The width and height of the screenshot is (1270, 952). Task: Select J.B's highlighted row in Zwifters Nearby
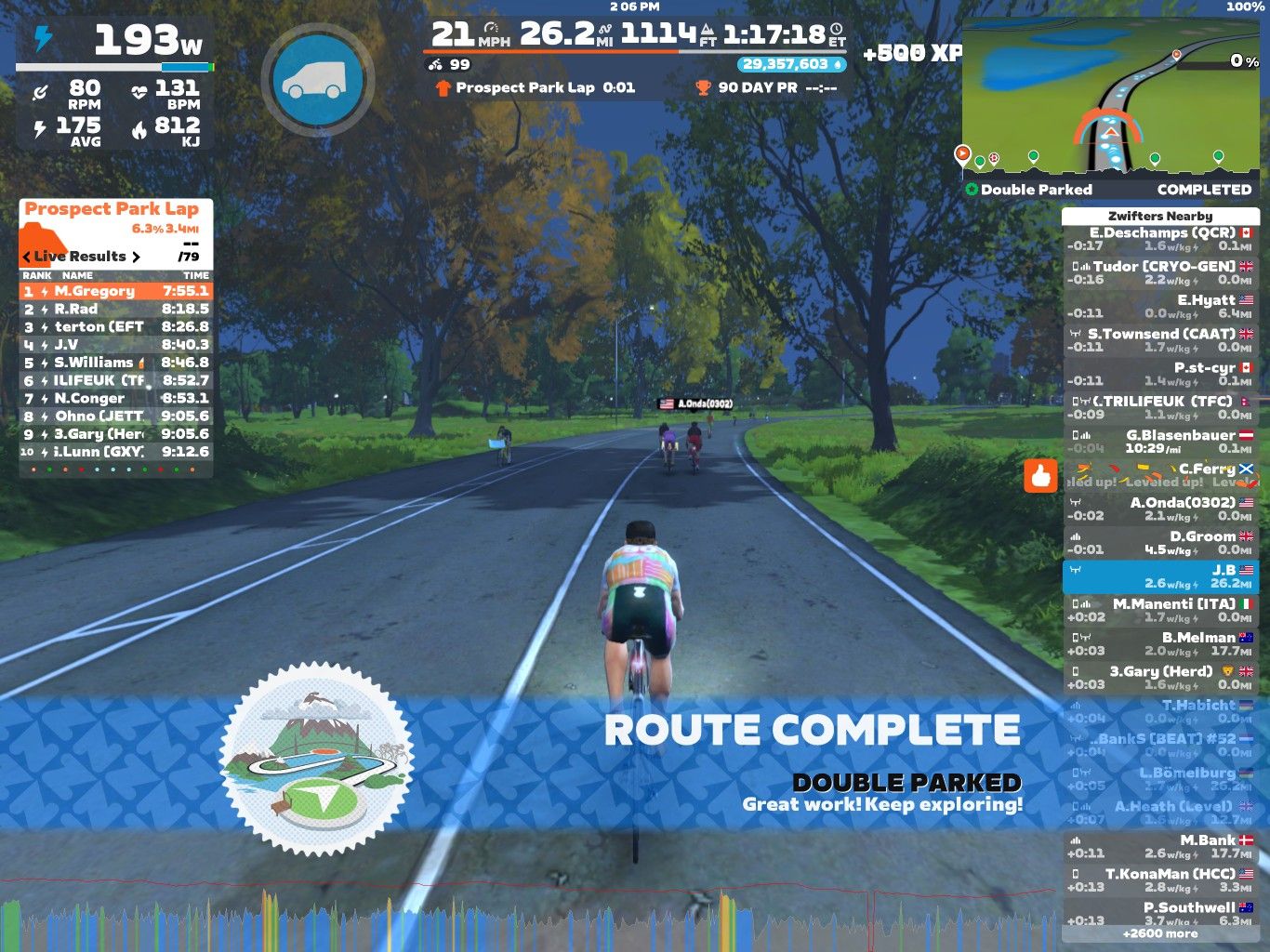1162,575
